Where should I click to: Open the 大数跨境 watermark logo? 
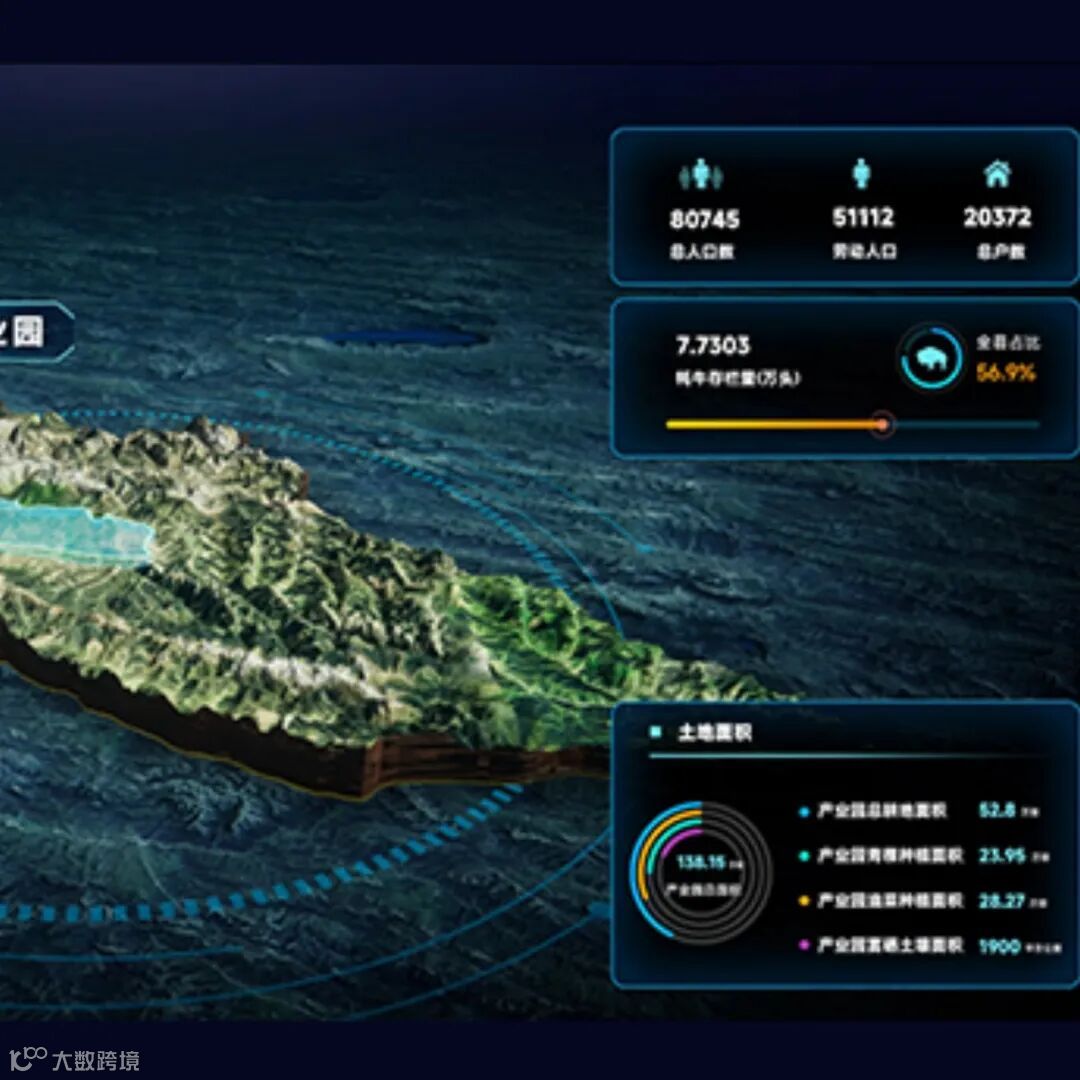74,1060
